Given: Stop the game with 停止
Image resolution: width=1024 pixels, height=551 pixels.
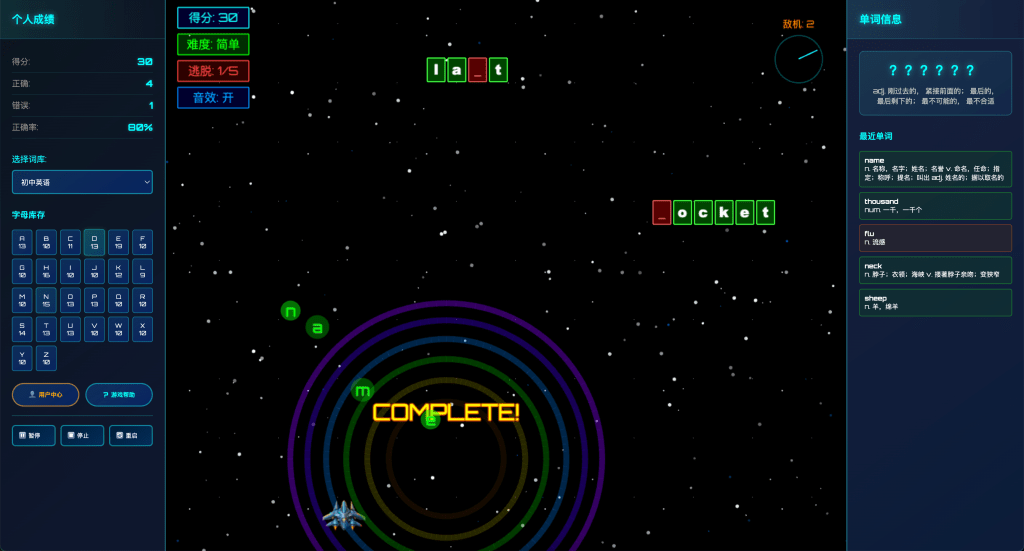Looking at the screenshot, I should click(82, 436).
